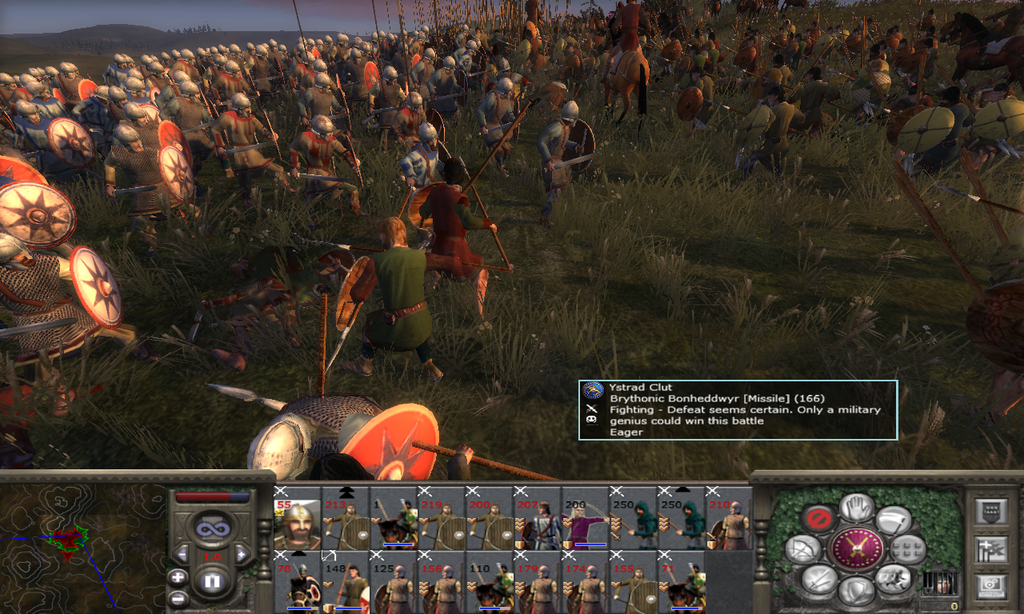Click the camera icon button
Screen dimensions: 1024x614
point(989,587)
